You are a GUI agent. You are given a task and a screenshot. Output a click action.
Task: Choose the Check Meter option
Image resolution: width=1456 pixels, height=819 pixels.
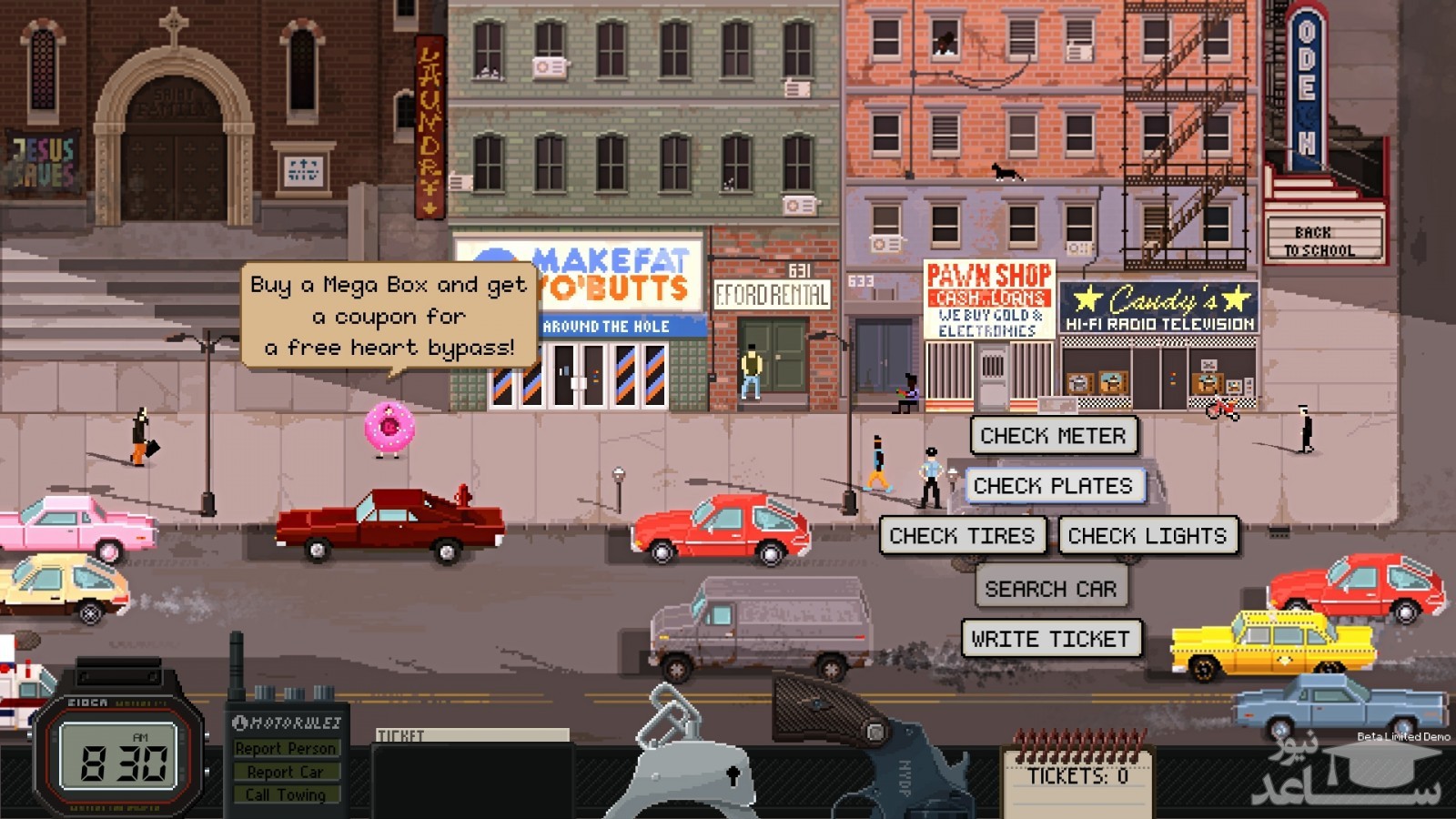[1053, 436]
